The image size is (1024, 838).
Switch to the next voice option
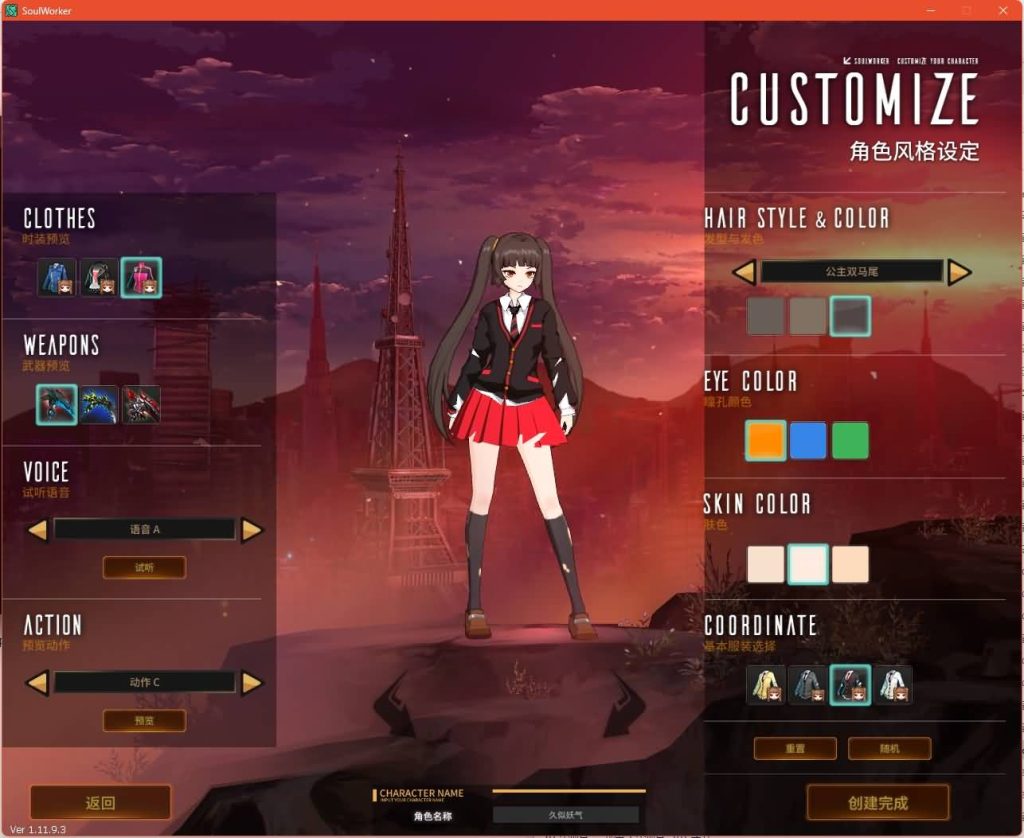[x=252, y=530]
